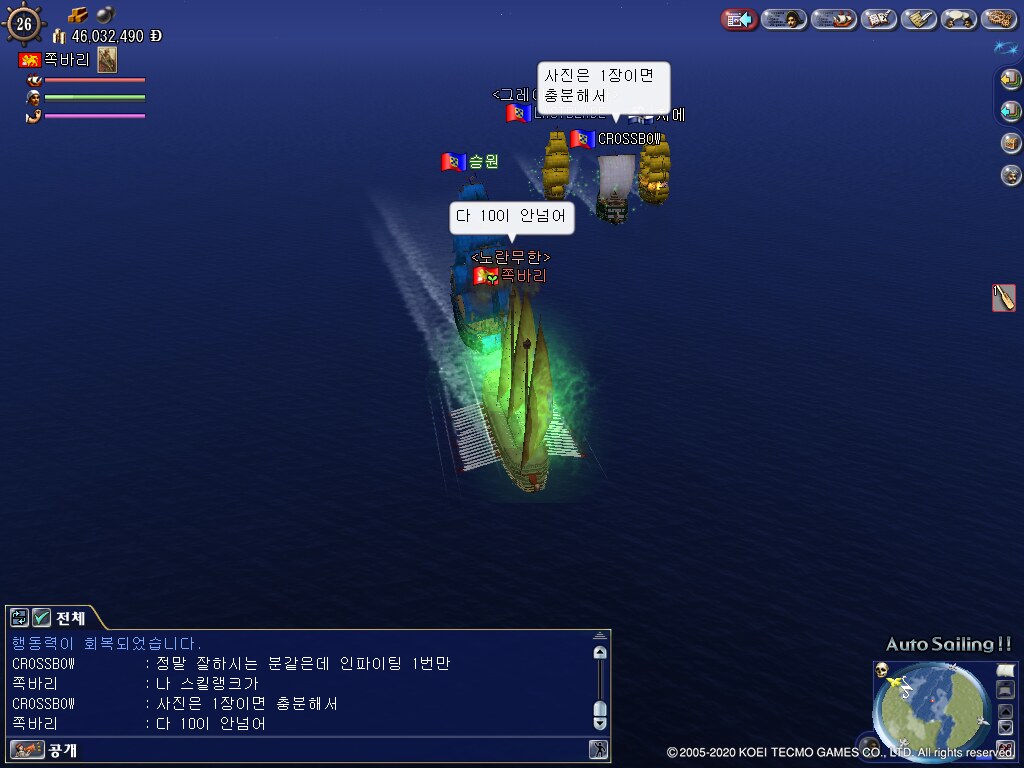Viewport: 1024px width, 768px height.
Task: Open the captain character info menu
Action: pos(785,19)
